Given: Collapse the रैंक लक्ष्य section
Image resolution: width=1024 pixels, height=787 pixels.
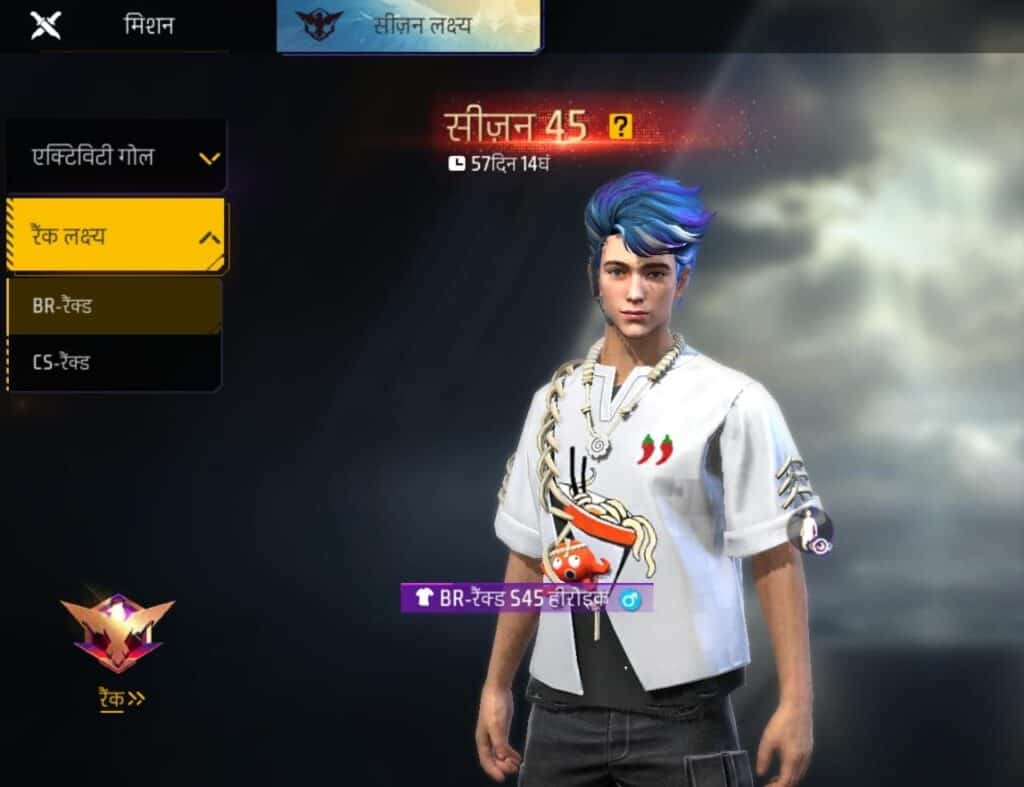Looking at the screenshot, I should [x=116, y=236].
